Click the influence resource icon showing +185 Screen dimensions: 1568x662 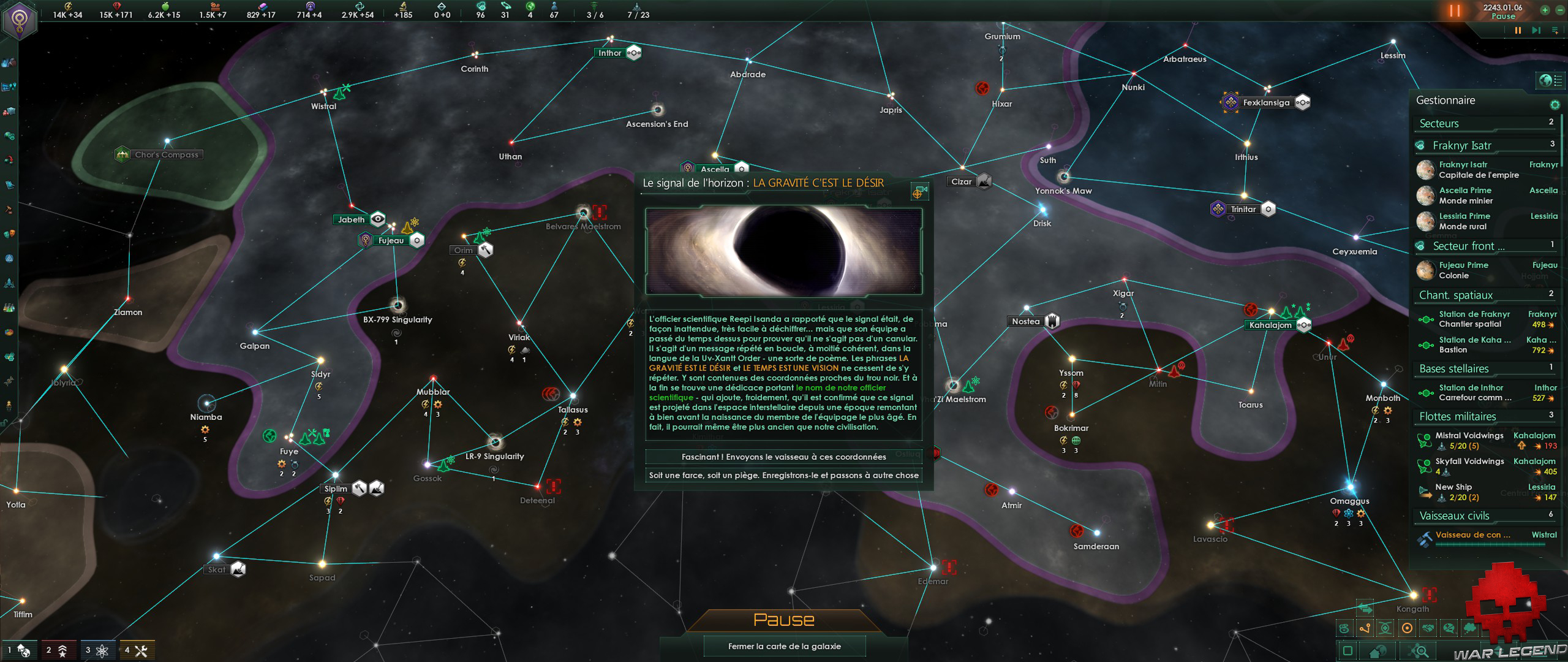pyautogui.click(x=404, y=6)
